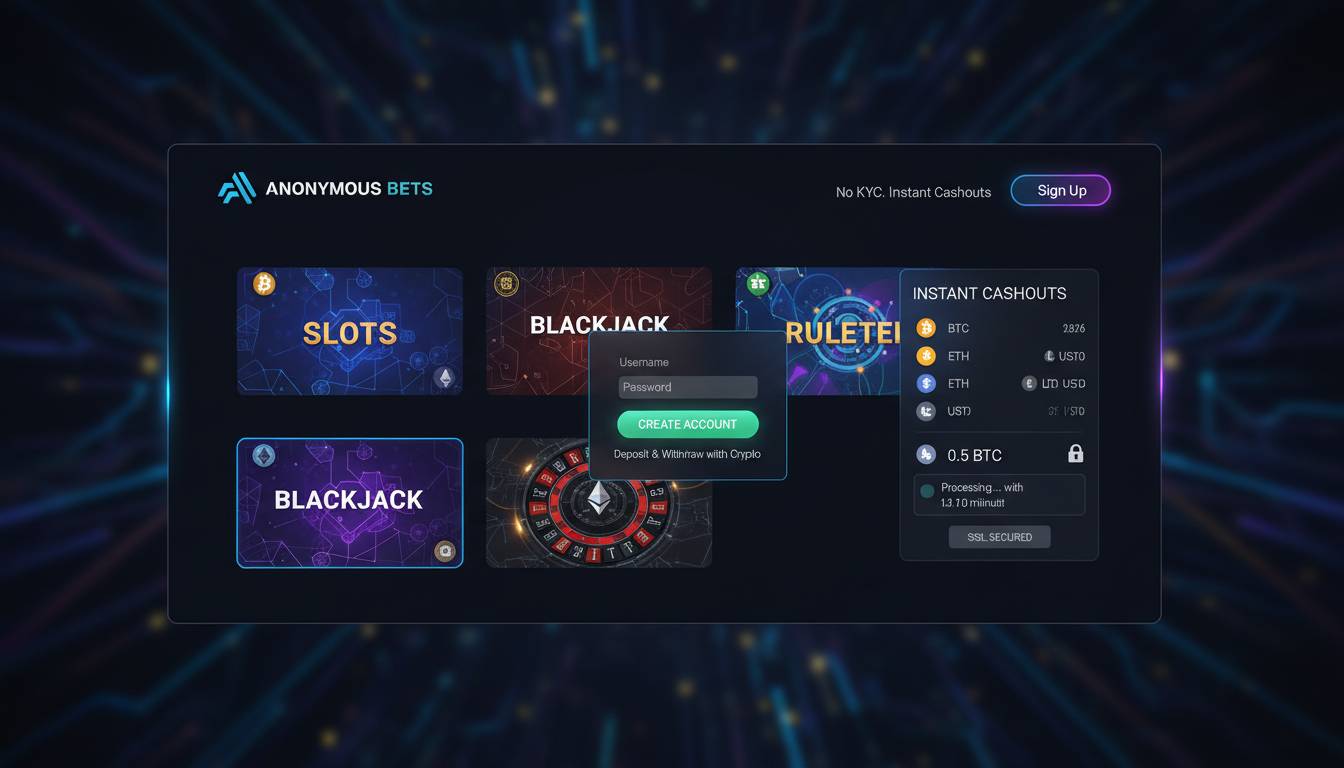
Task: Click the coin icon beside 0.5 BTC
Action: tap(926, 454)
